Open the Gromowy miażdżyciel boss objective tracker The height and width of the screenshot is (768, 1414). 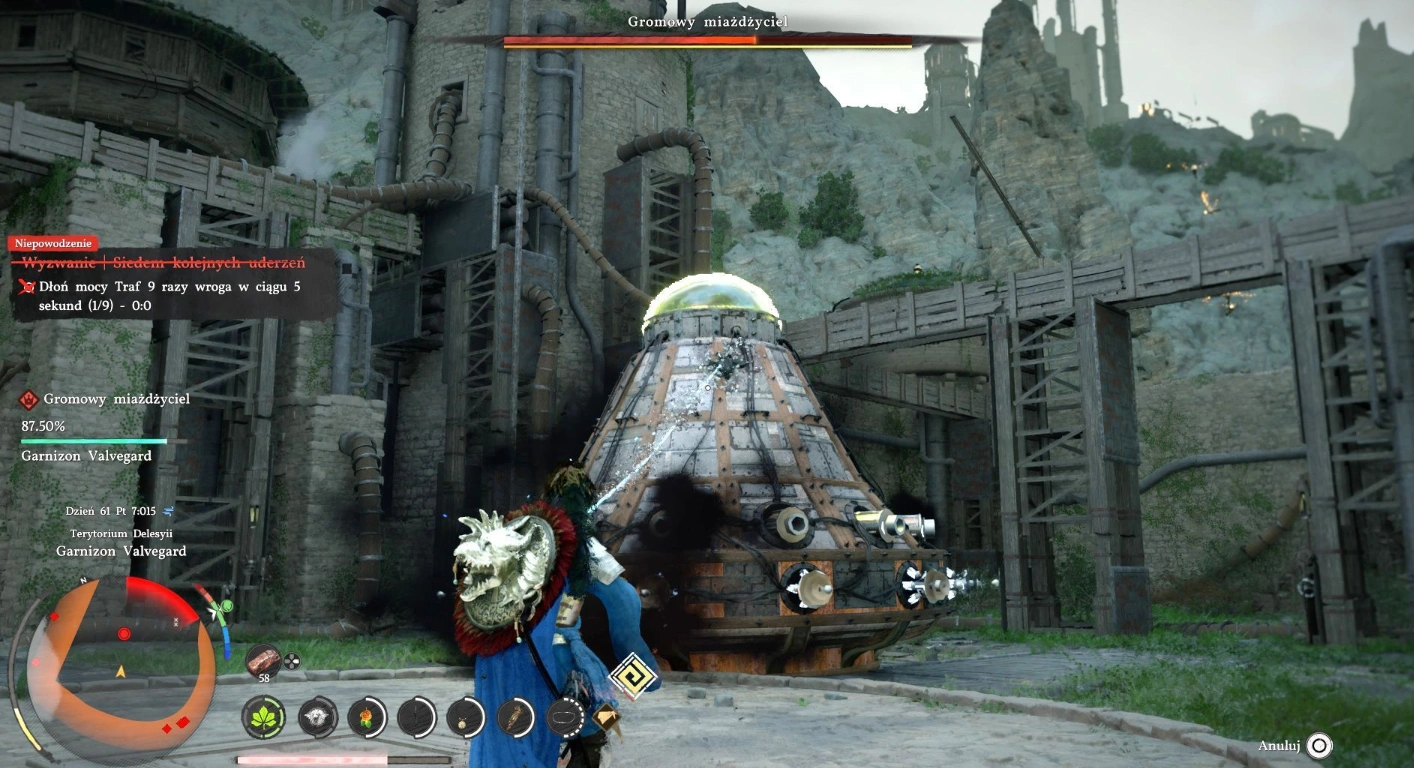pos(105,400)
